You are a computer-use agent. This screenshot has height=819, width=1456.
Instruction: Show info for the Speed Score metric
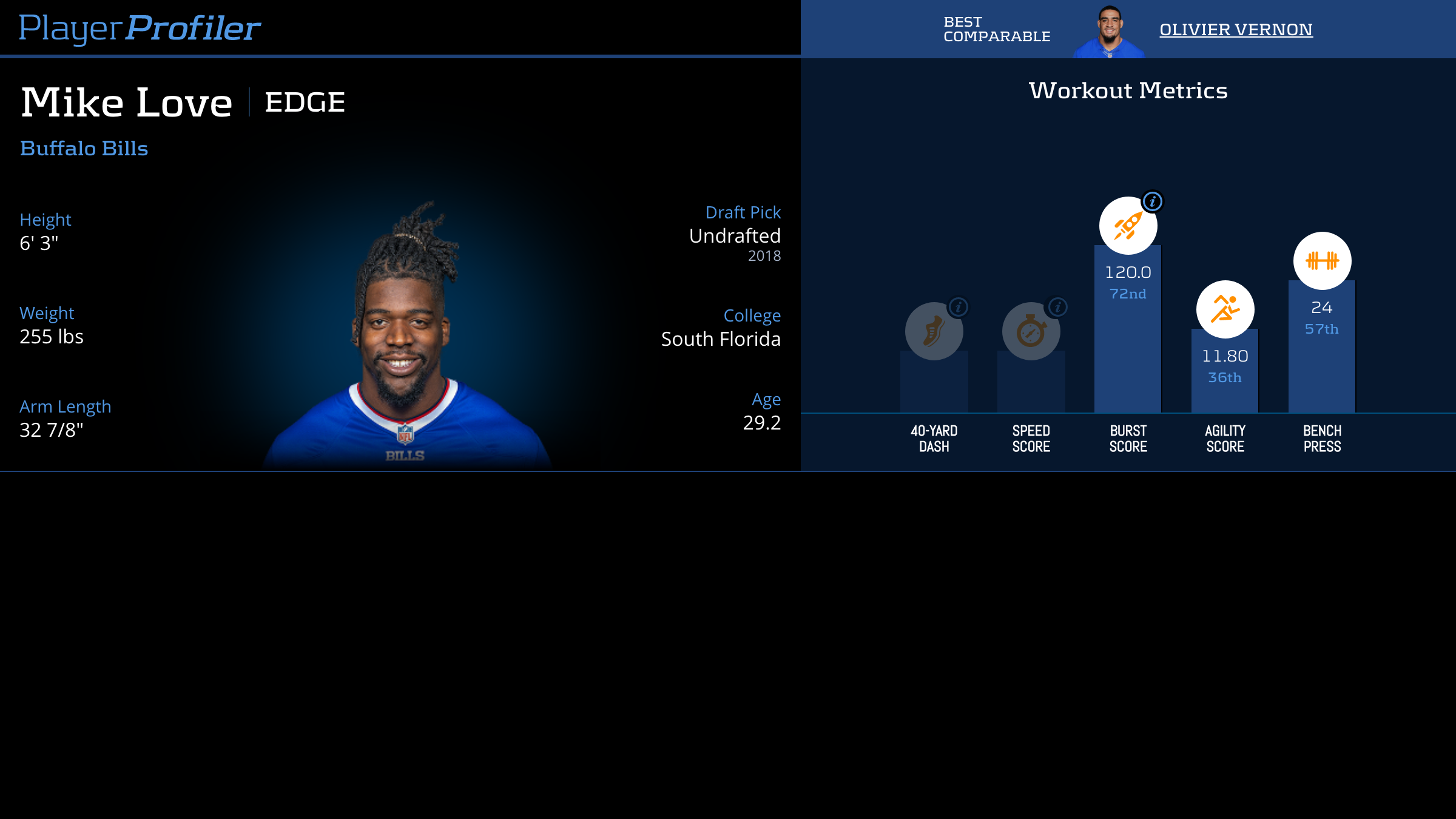click(1057, 307)
